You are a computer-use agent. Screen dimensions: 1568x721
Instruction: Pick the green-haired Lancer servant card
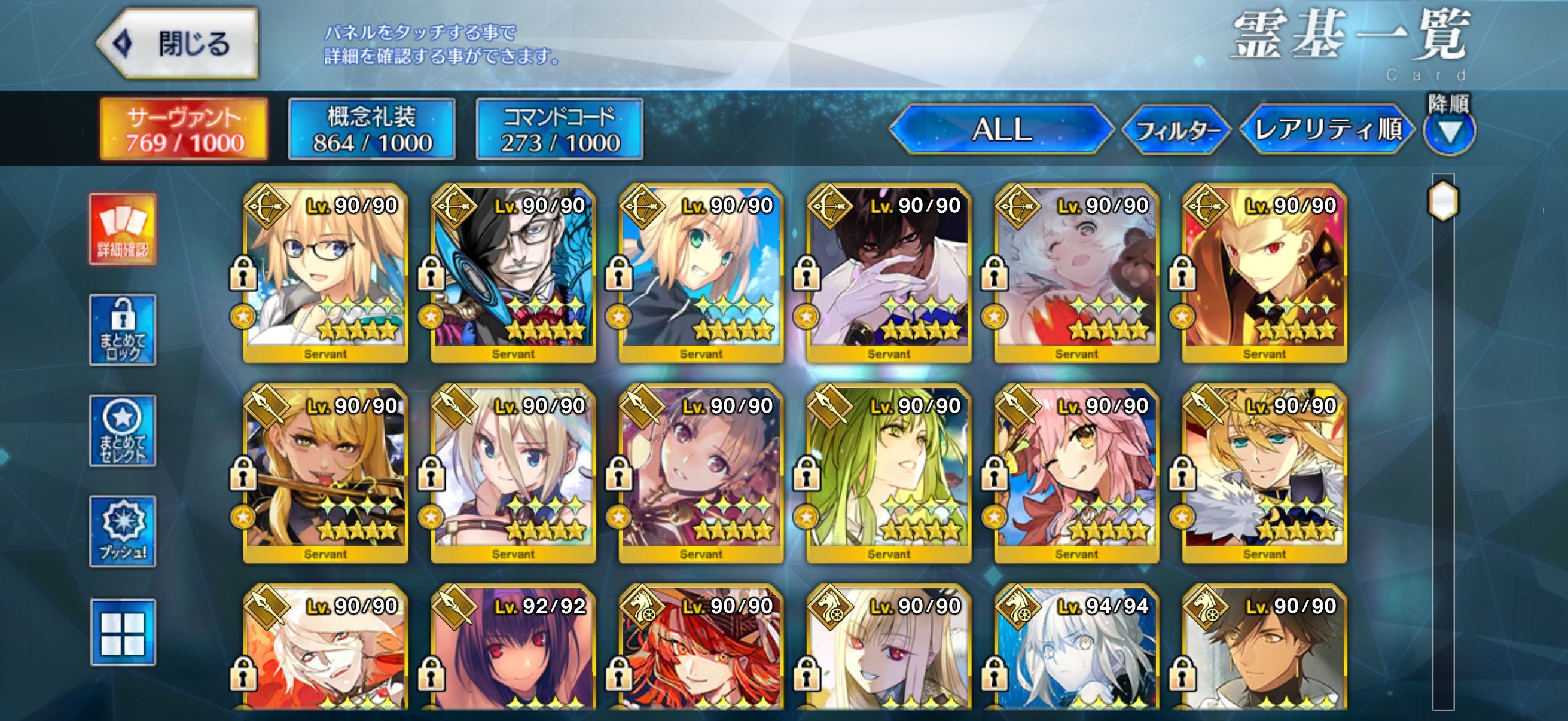pos(889,474)
